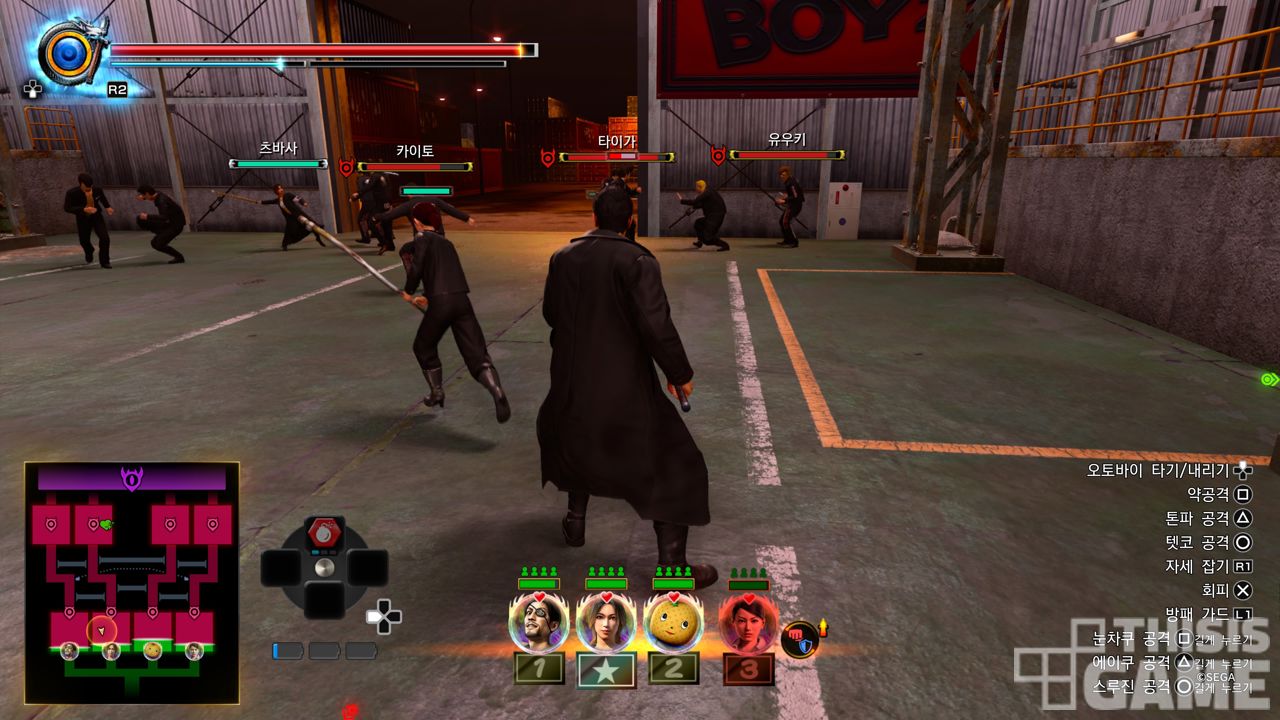Choose the star squad slot
Screen dimensions: 1280x720
click(x=606, y=669)
